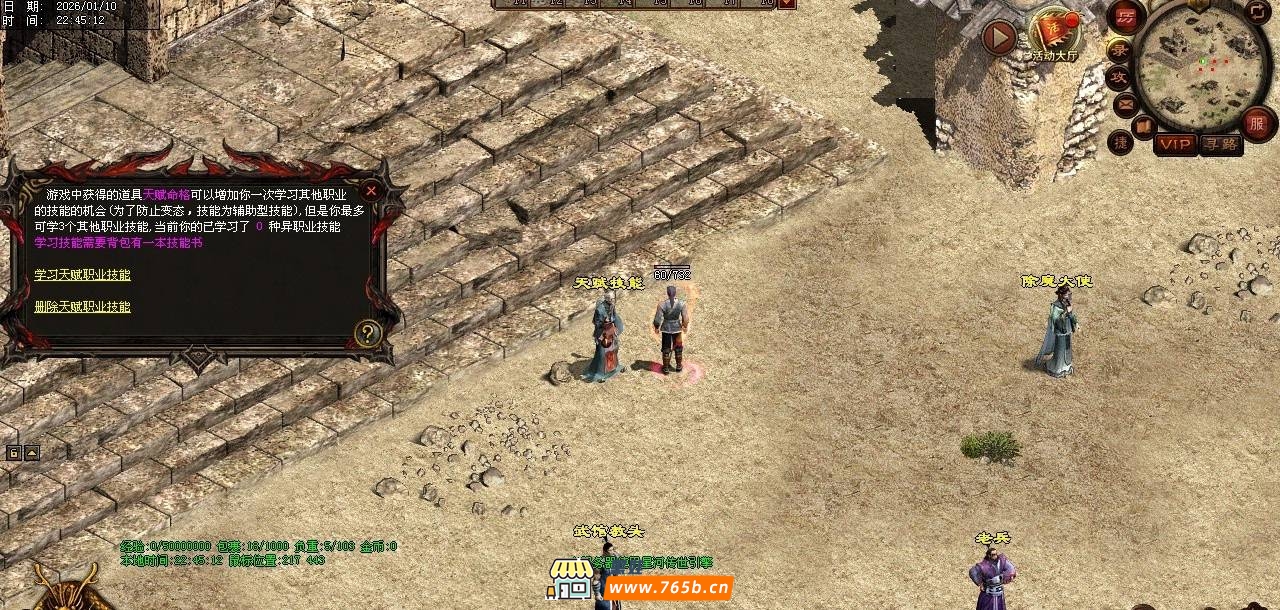The image size is (1280, 610).
Task: Open the shop storefront icon
Action: point(569,578)
